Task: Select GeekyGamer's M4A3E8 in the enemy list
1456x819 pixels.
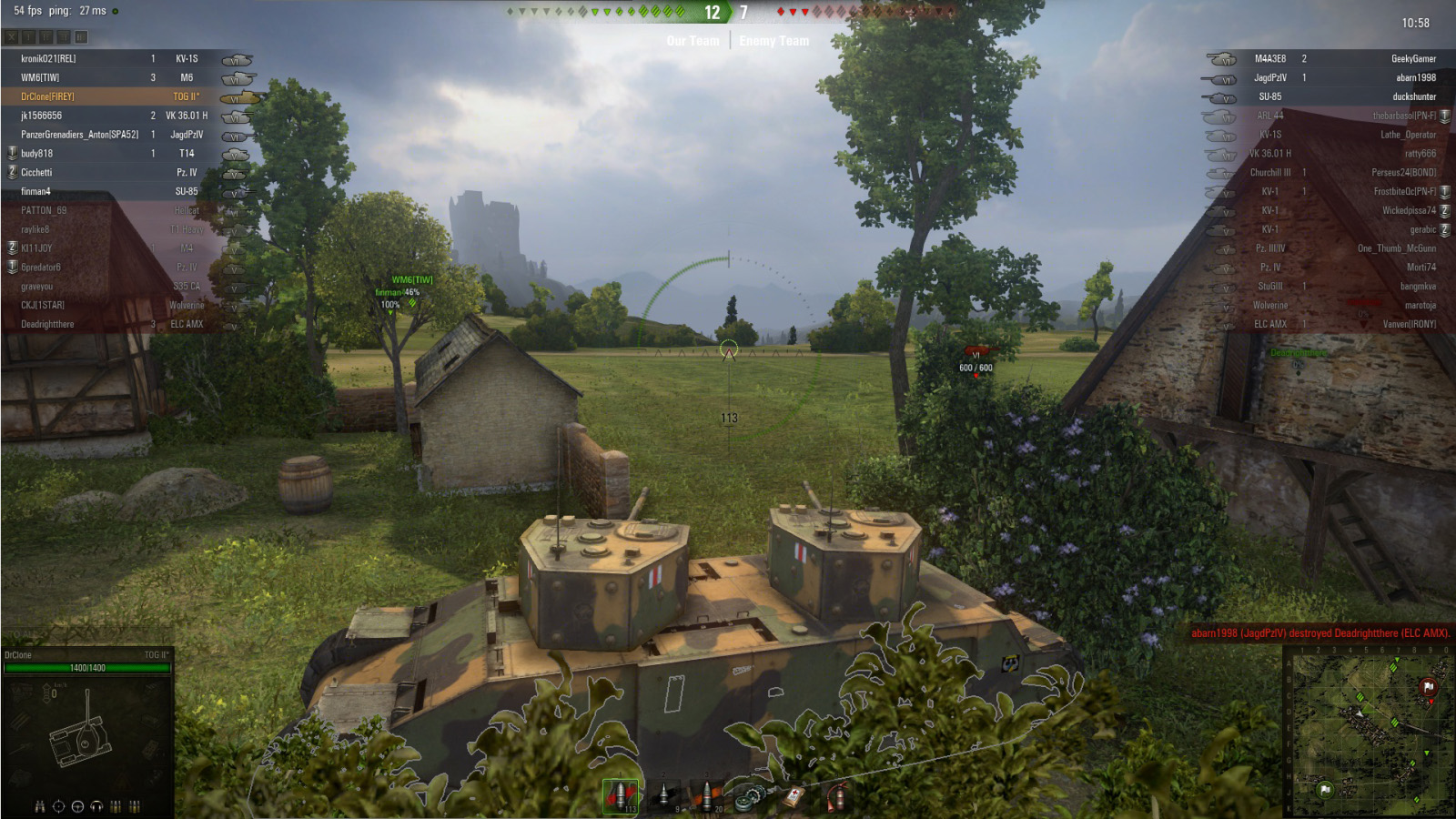Action: coord(1413,58)
